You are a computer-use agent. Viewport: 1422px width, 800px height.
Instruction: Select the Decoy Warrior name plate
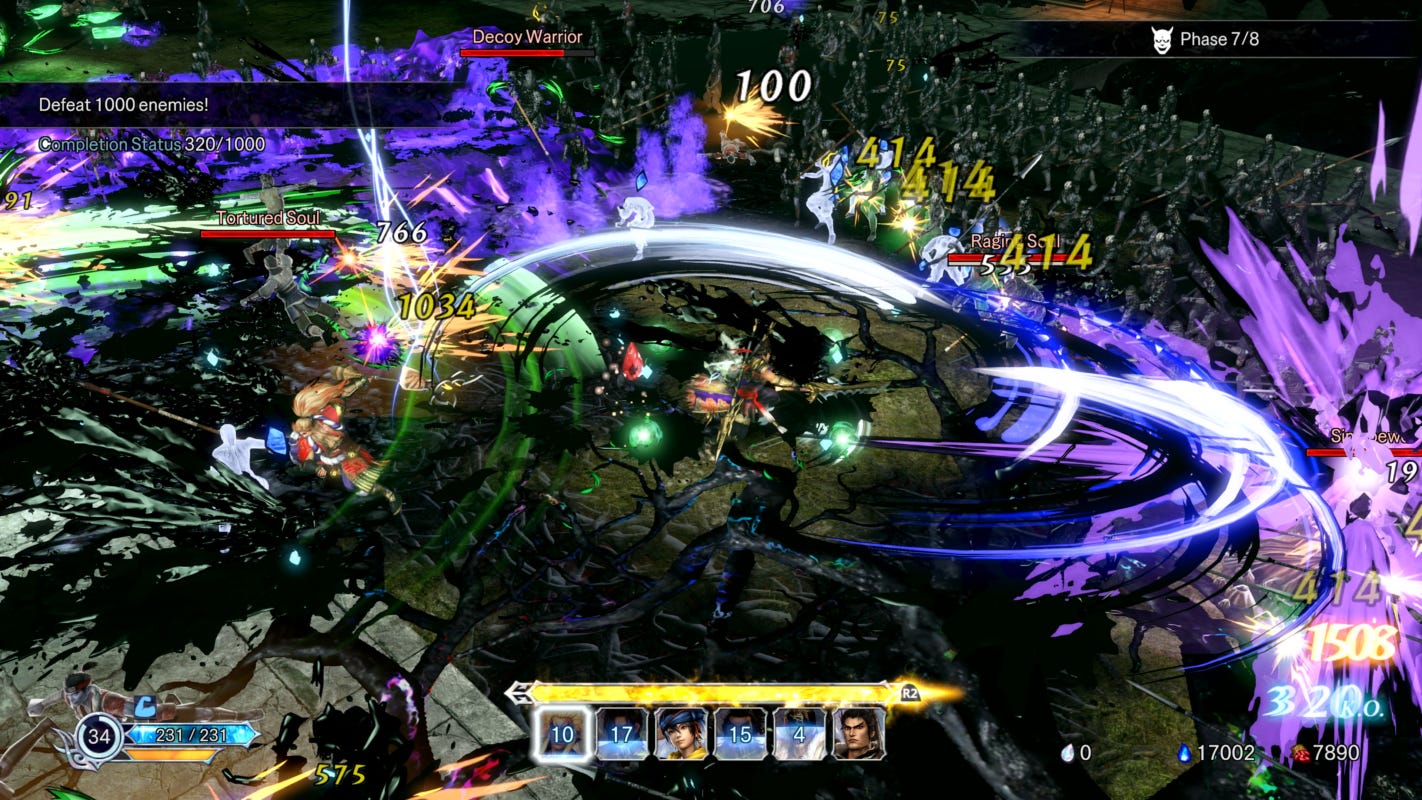(x=526, y=36)
